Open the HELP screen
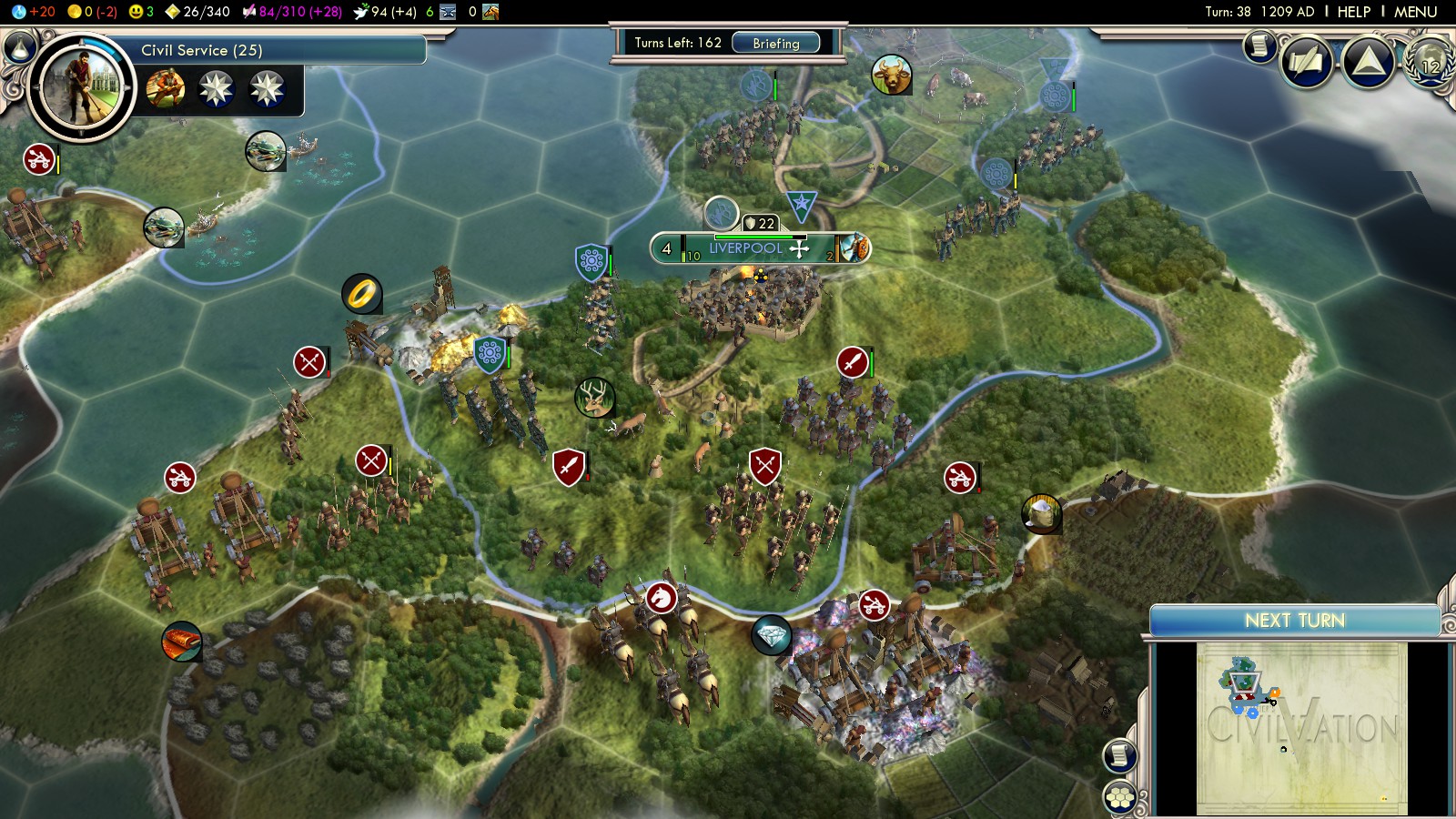Screen dimensions: 1456x819 [1353, 12]
